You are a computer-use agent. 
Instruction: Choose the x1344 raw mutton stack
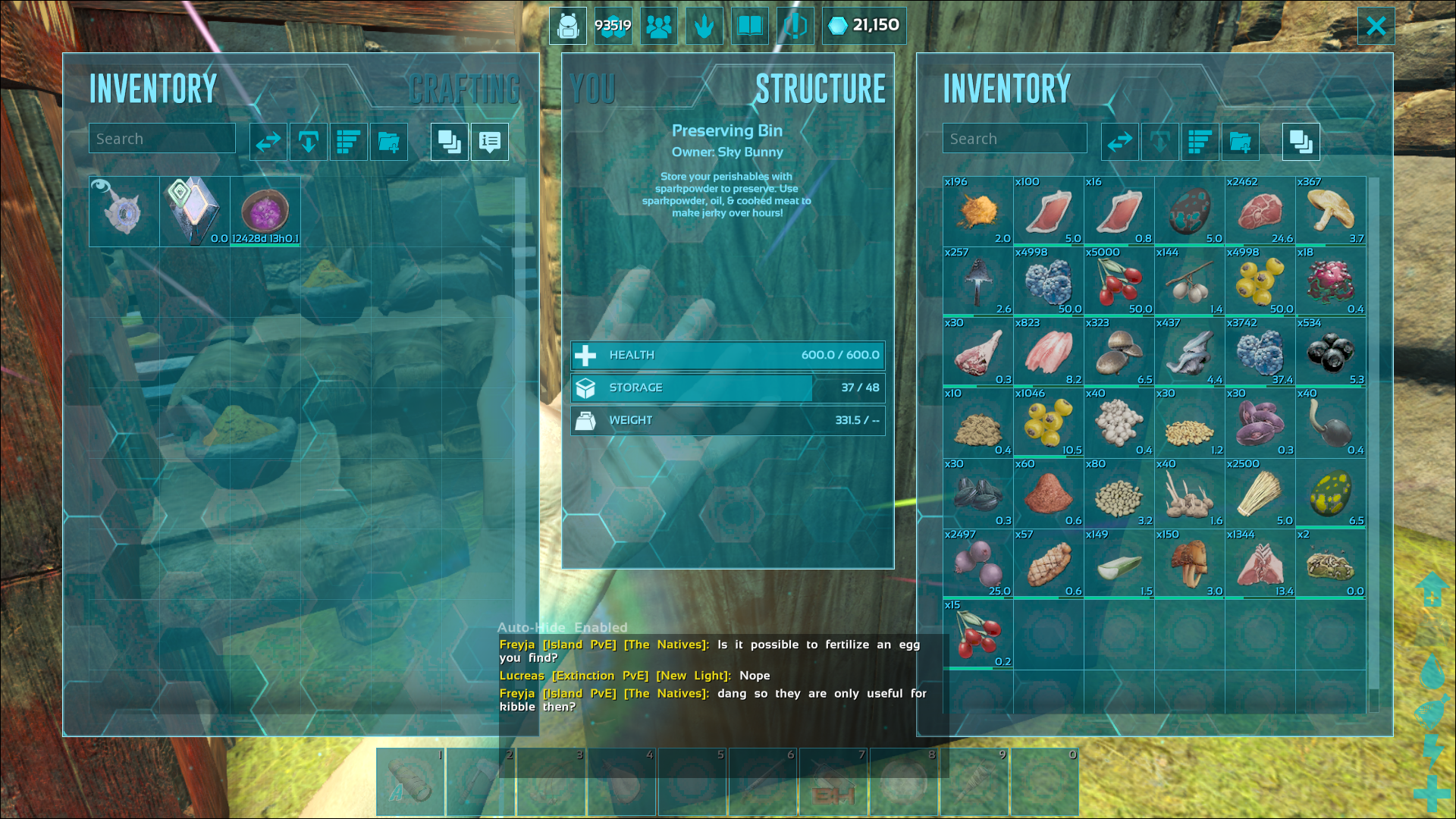click(x=1260, y=564)
